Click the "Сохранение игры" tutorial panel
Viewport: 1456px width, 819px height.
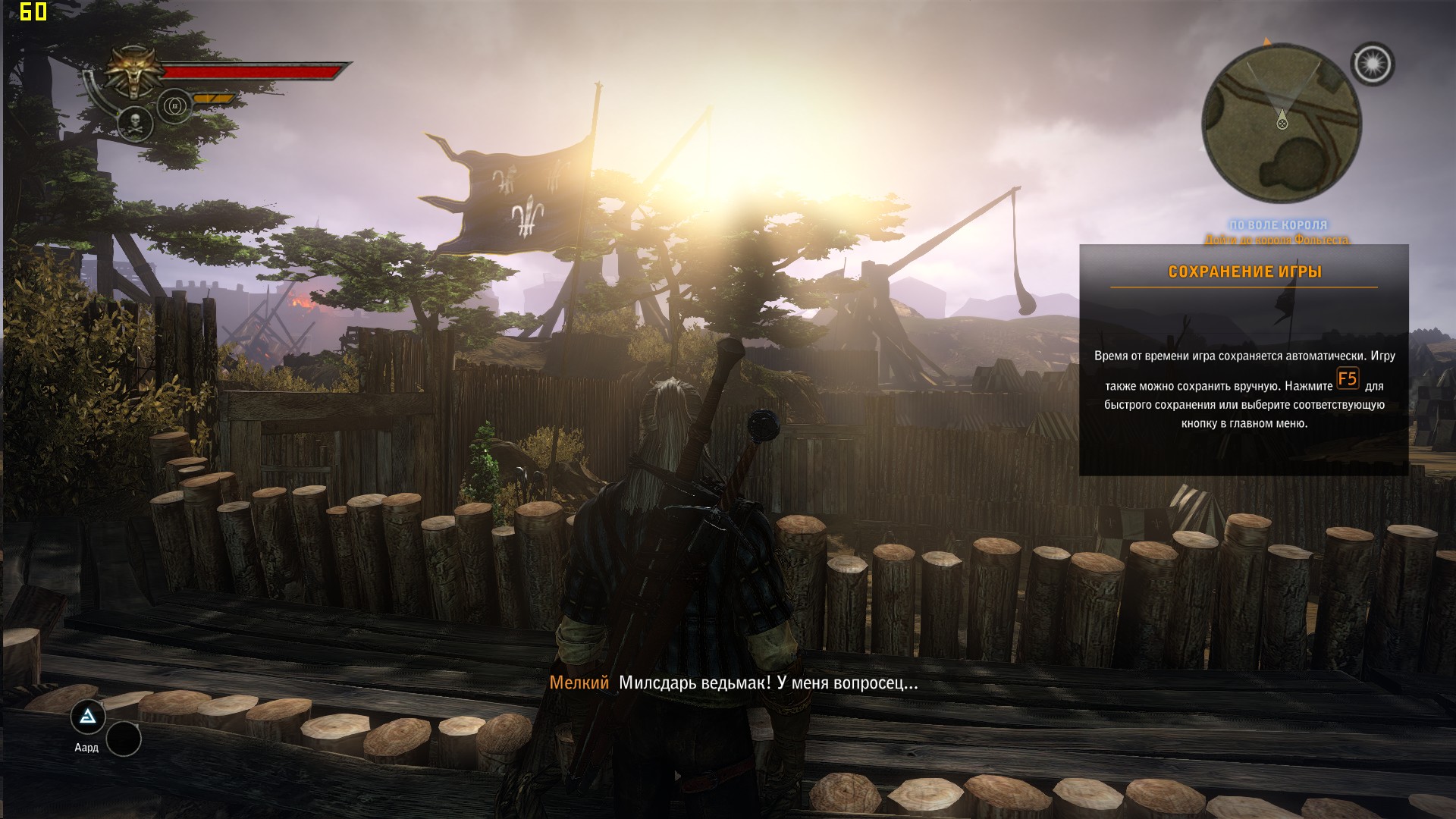(1244, 359)
